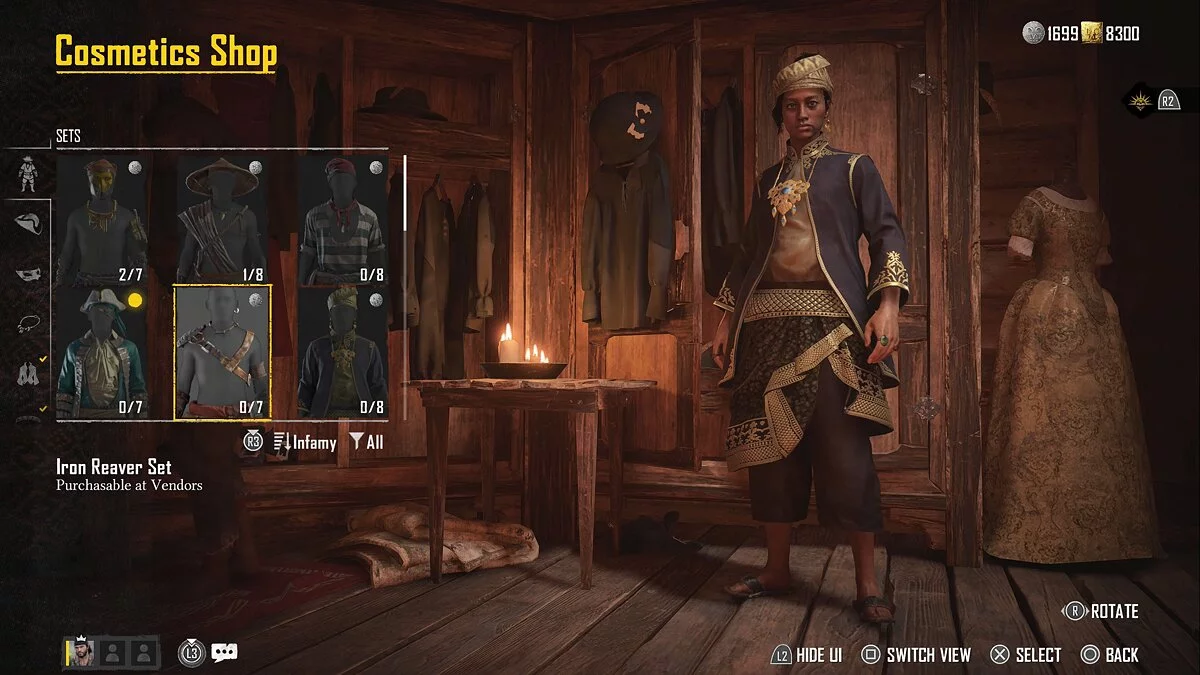Switch to the necklace category tab
1200x675 pixels.
pos(30,323)
